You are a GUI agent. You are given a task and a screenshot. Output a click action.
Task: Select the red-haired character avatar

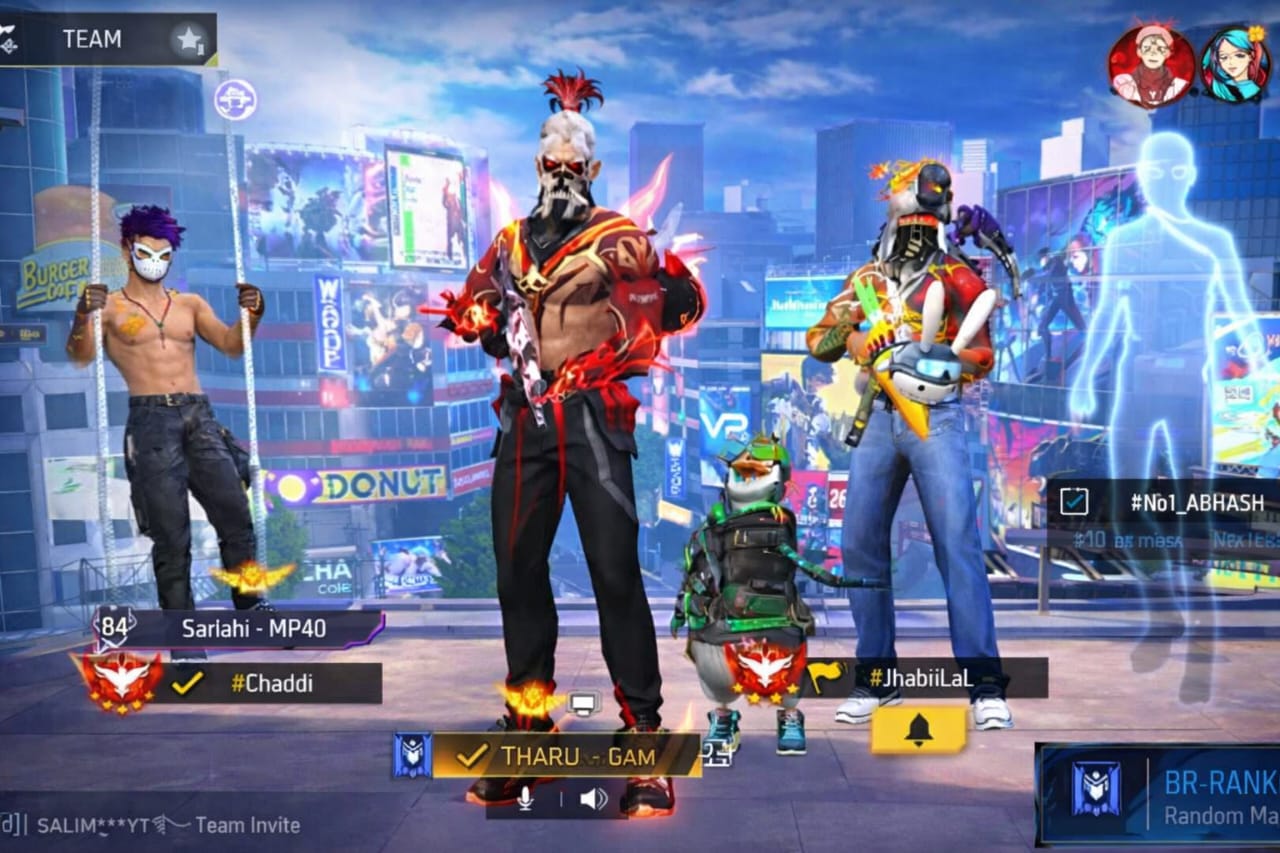(1151, 65)
